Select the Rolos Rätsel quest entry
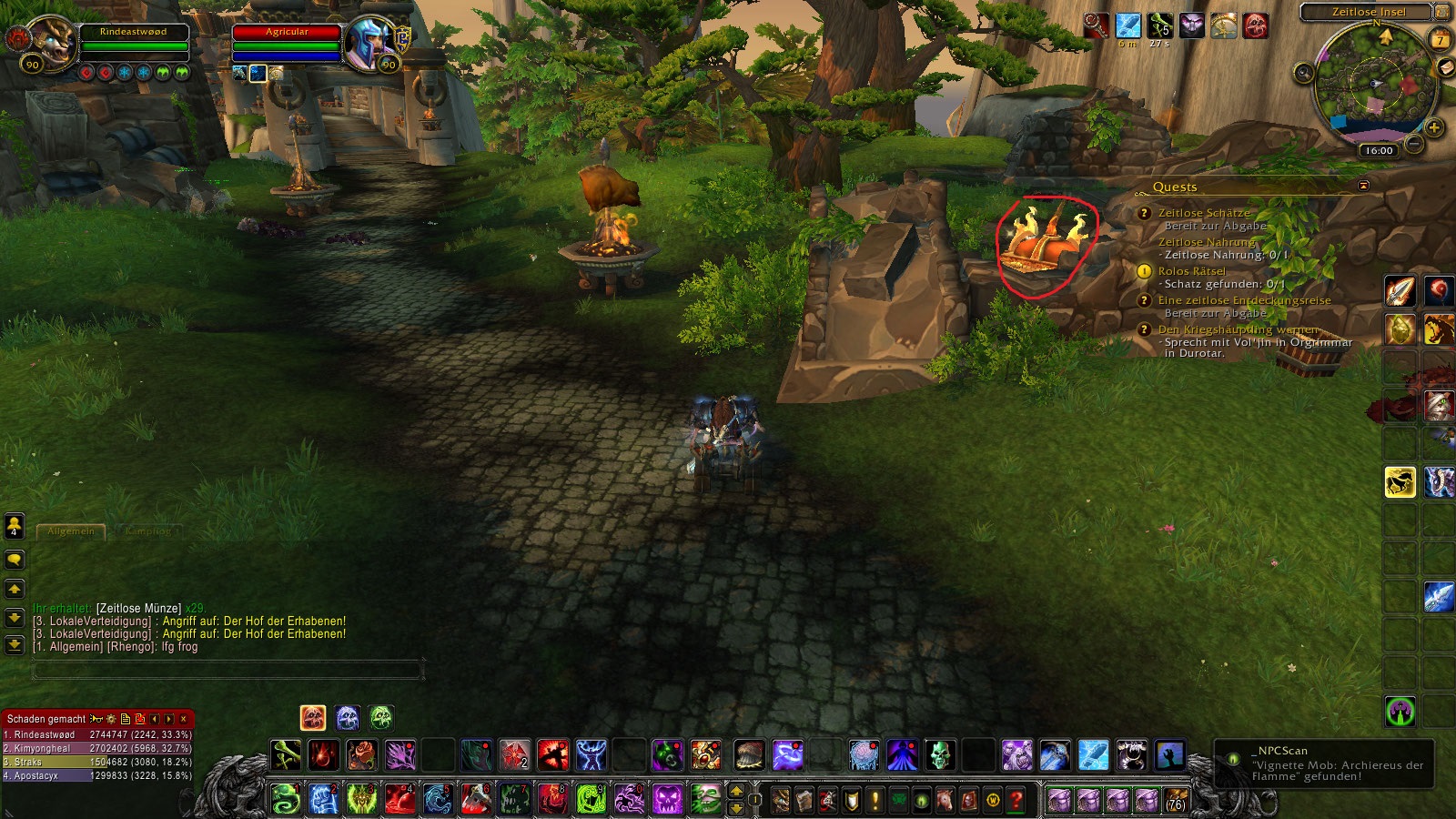 point(1191,271)
